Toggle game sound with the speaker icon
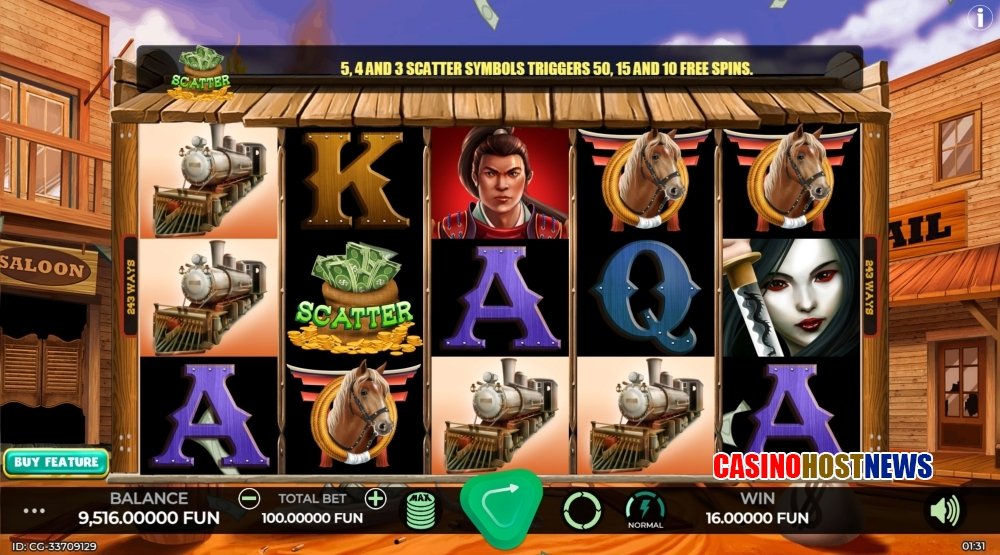Image resolution: width=1000 pixels, height=555 pixels. click(x=943, y=511)
